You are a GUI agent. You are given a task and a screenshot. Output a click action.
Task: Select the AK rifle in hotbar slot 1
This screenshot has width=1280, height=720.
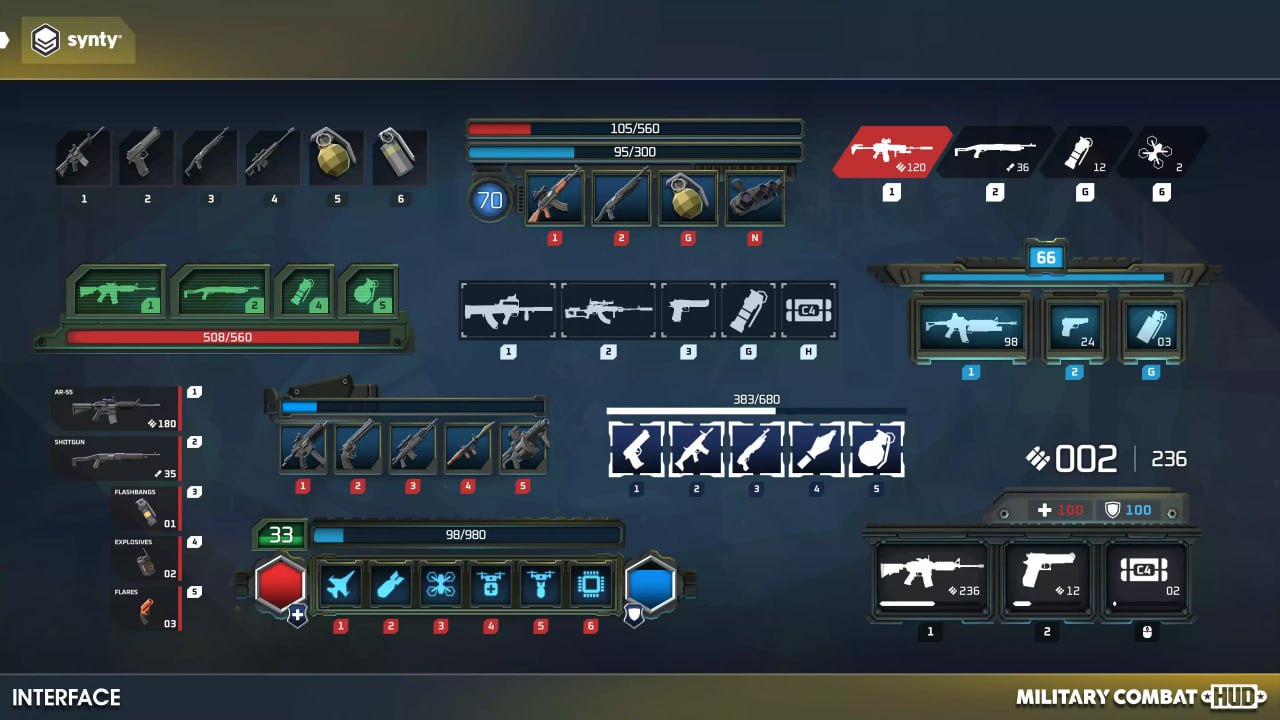pos(555,198)
